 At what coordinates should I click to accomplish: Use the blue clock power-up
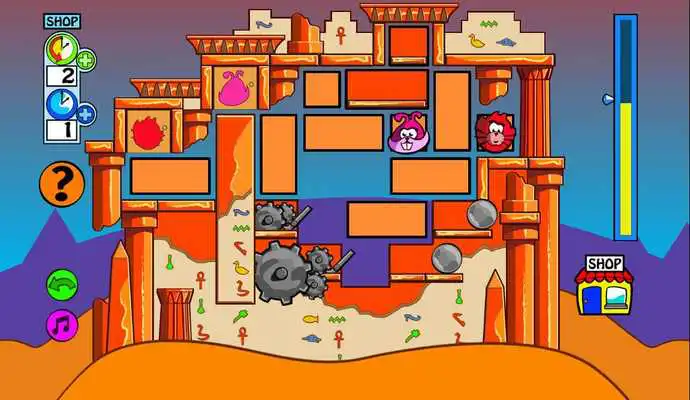(x=59, y=104)
